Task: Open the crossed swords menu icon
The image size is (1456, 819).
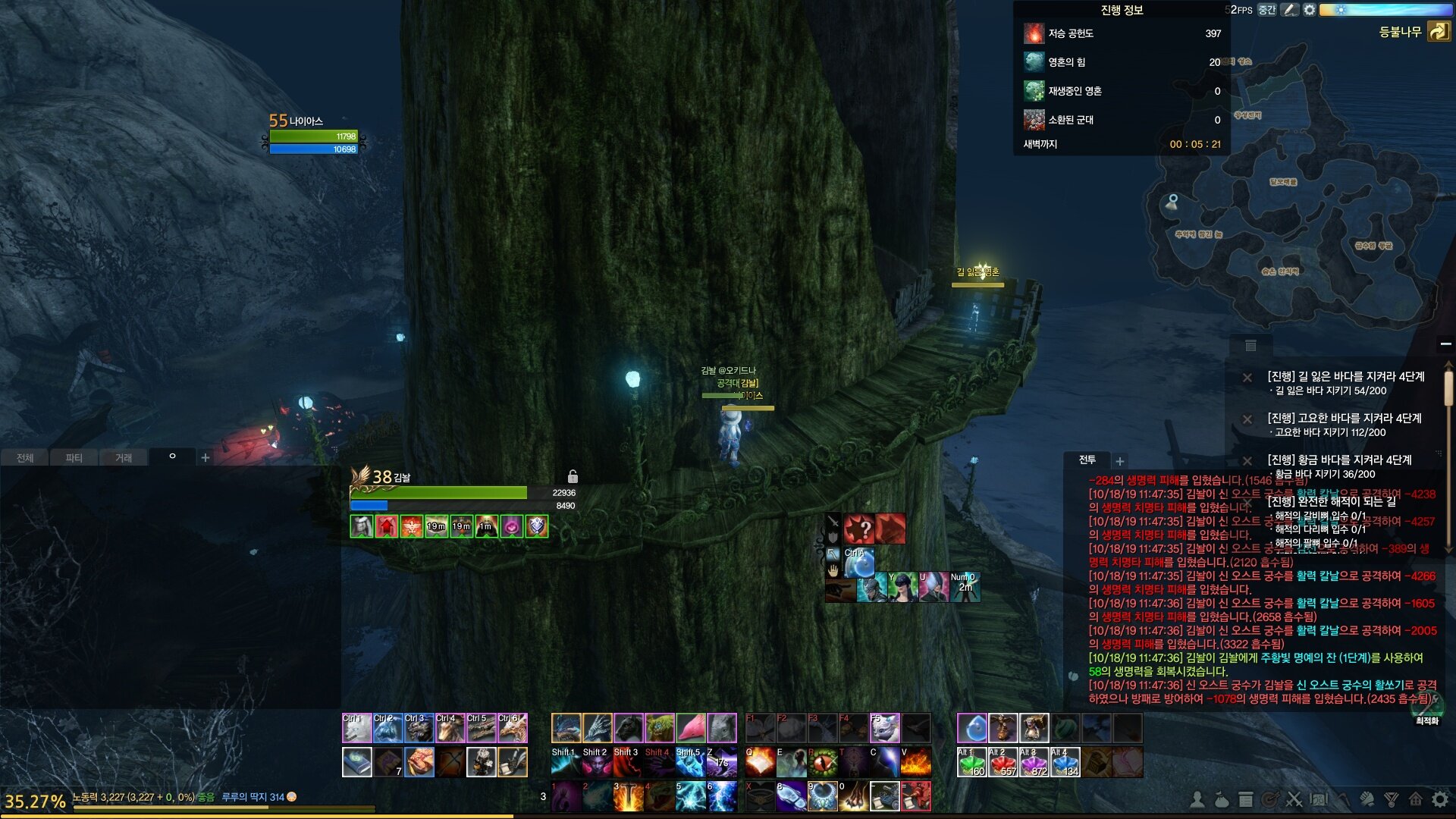Action: click(1294, 799)
